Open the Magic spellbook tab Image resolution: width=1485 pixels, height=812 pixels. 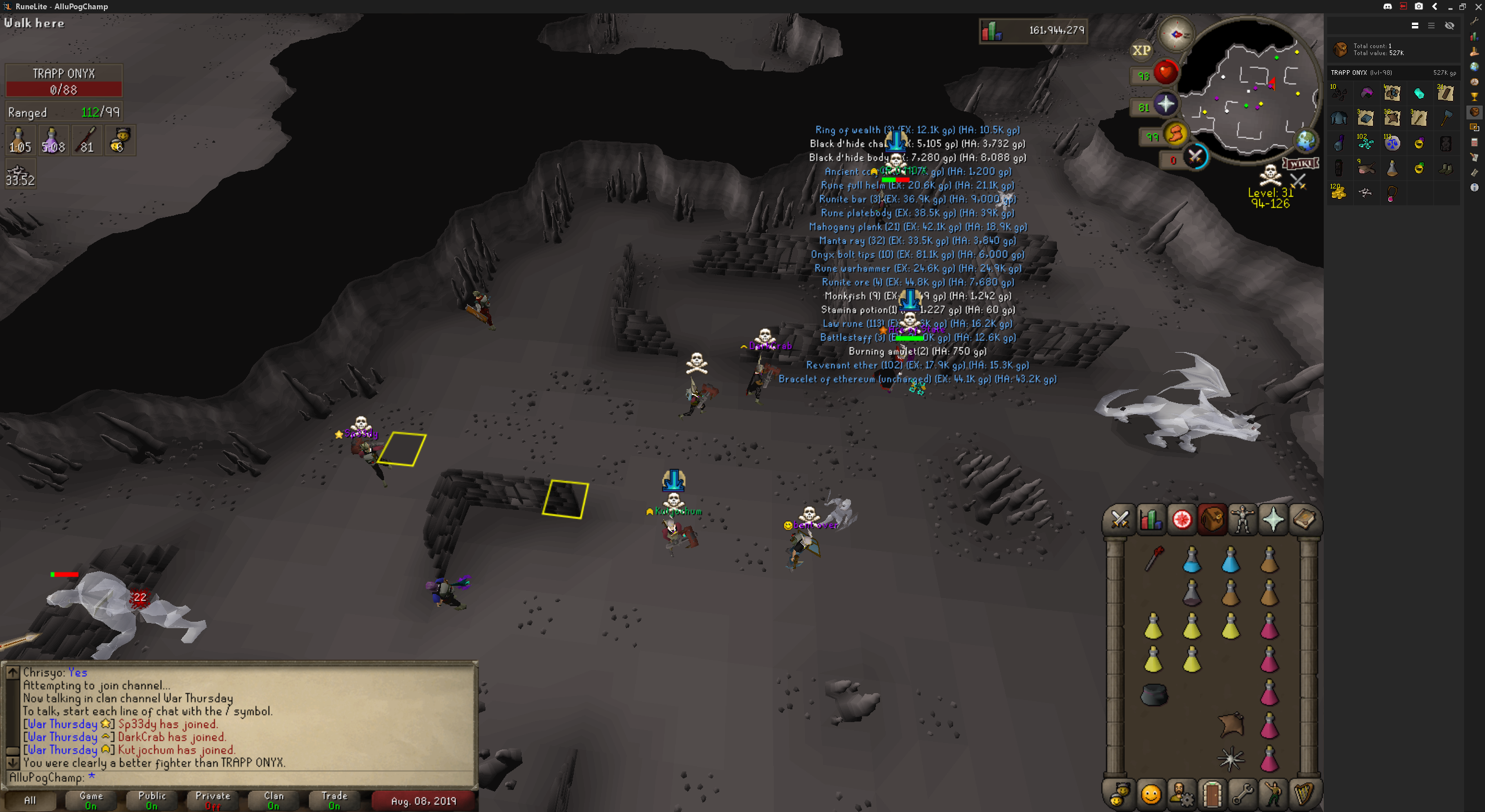pos(1304,519)
